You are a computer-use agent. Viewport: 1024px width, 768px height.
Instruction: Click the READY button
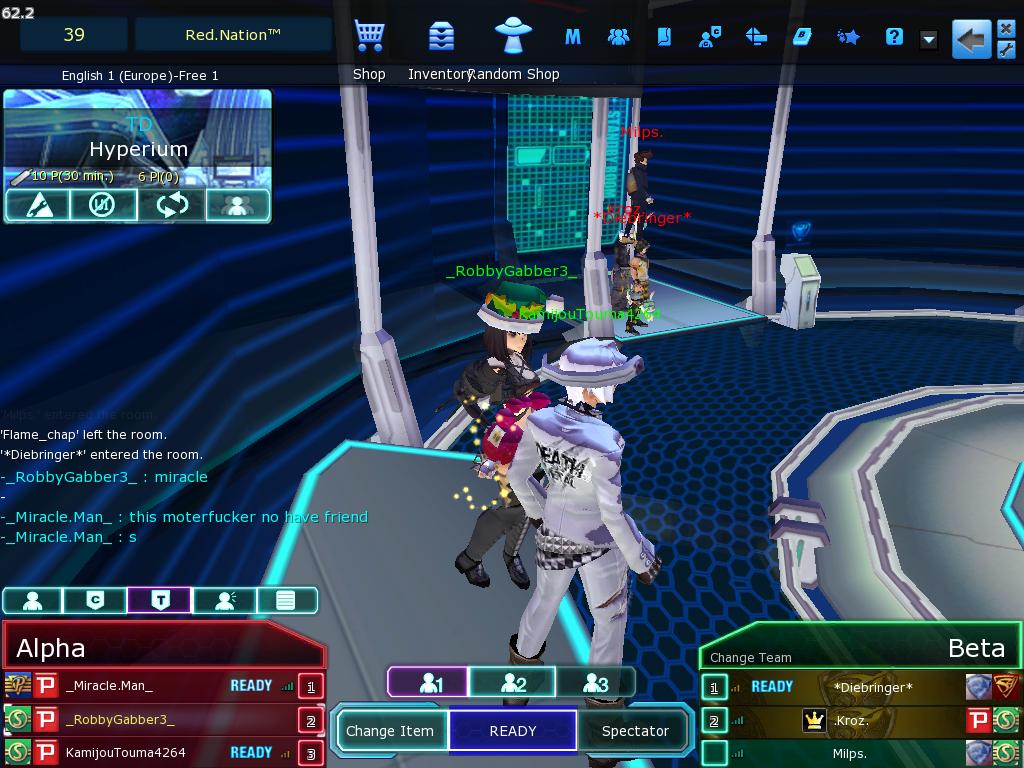point(513,731)
